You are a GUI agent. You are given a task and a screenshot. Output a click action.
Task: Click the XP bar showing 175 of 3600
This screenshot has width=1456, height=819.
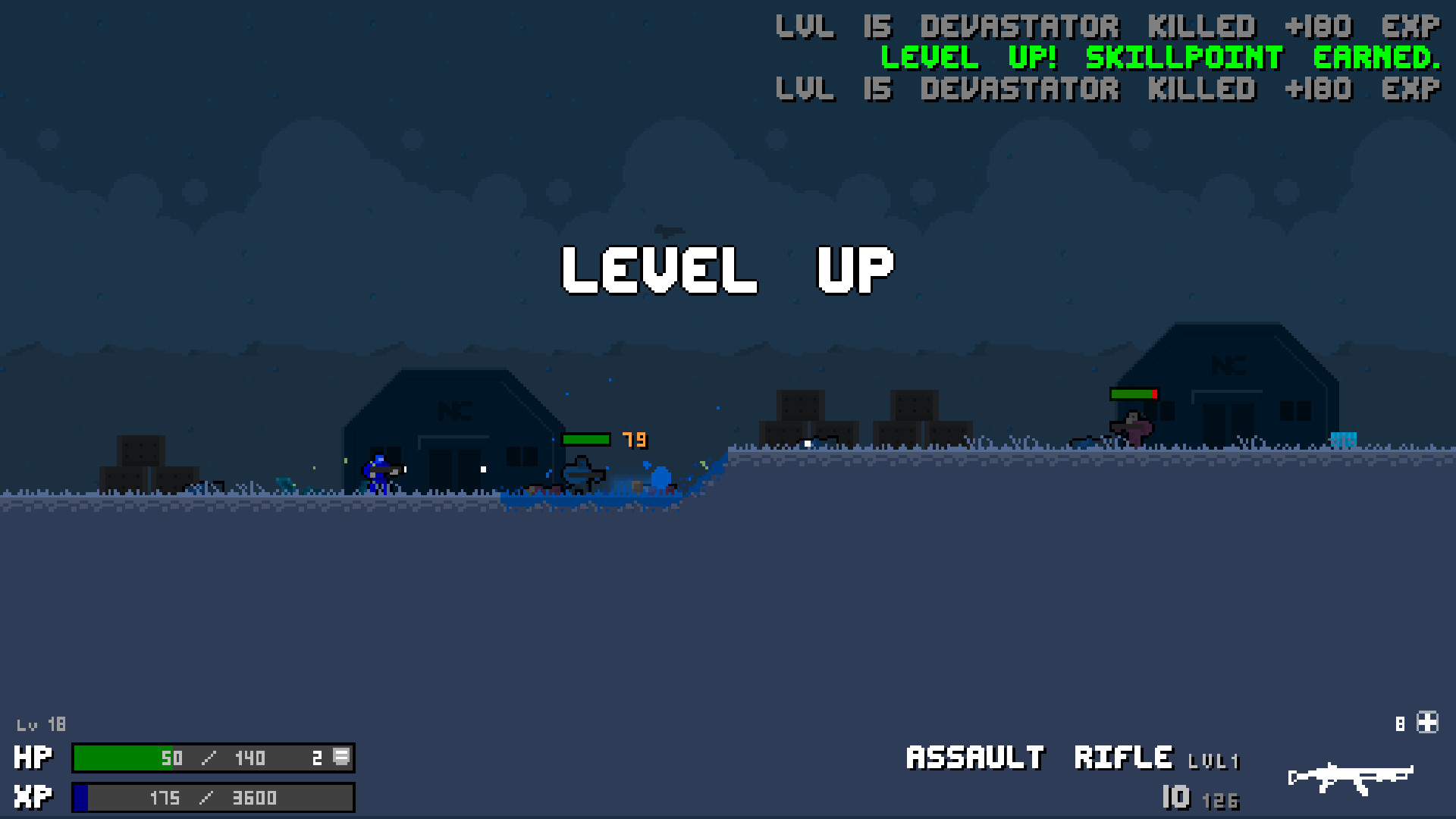pyautogui.click(x=212, y=797)
